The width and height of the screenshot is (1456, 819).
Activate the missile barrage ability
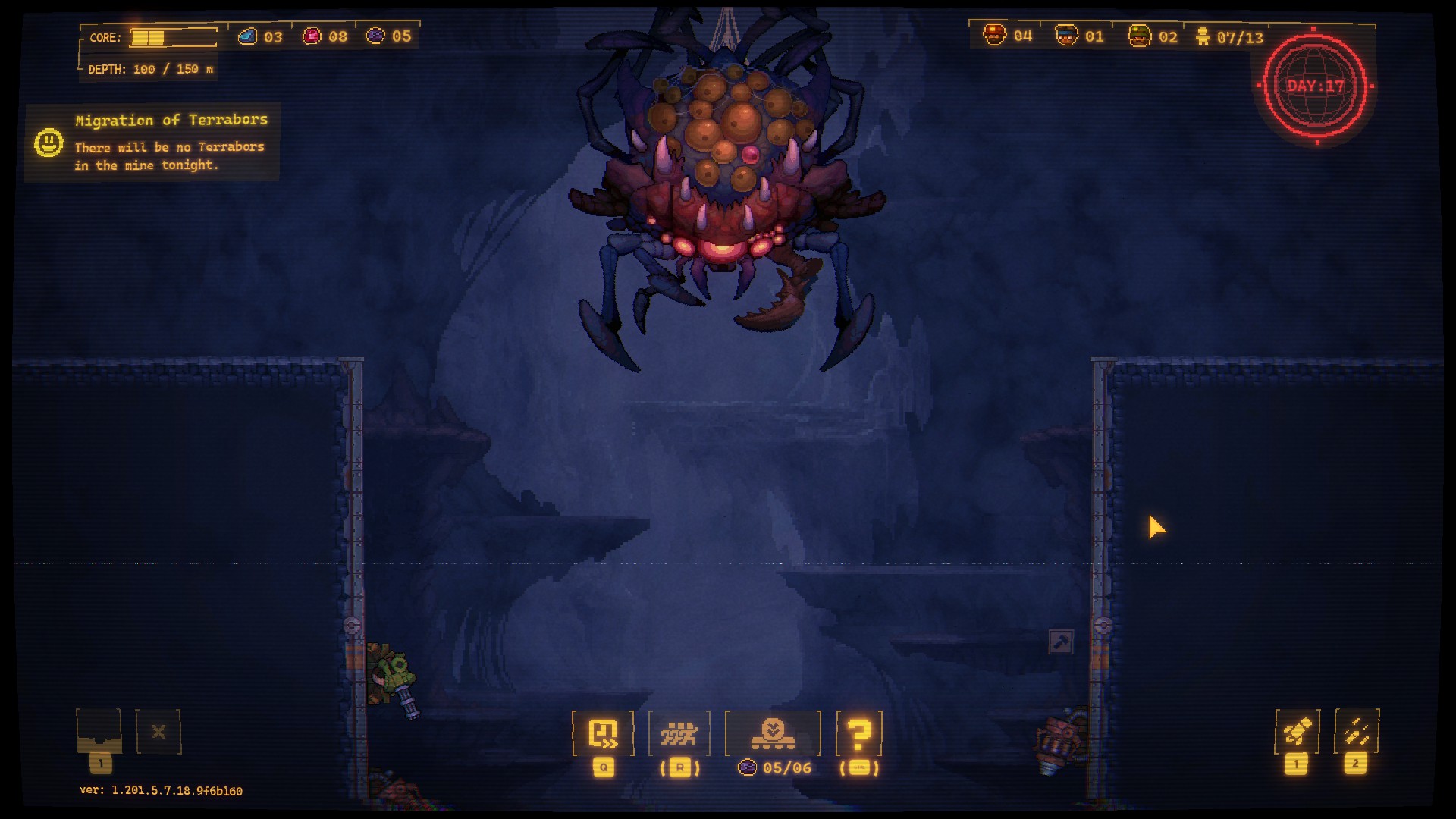tap(1356, 732)
